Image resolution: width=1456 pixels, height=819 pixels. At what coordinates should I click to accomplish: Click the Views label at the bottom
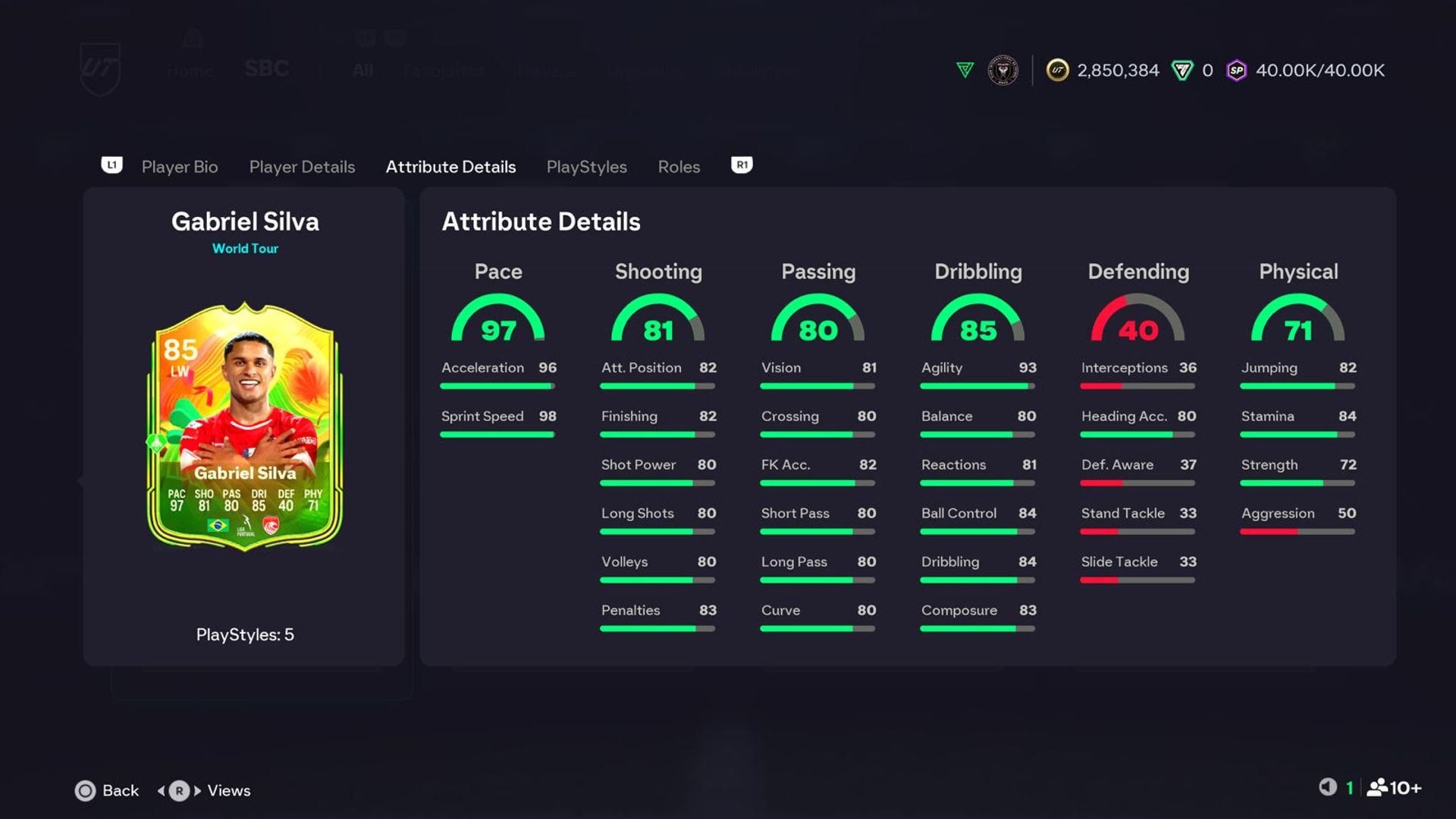click(x=228, y=790)
